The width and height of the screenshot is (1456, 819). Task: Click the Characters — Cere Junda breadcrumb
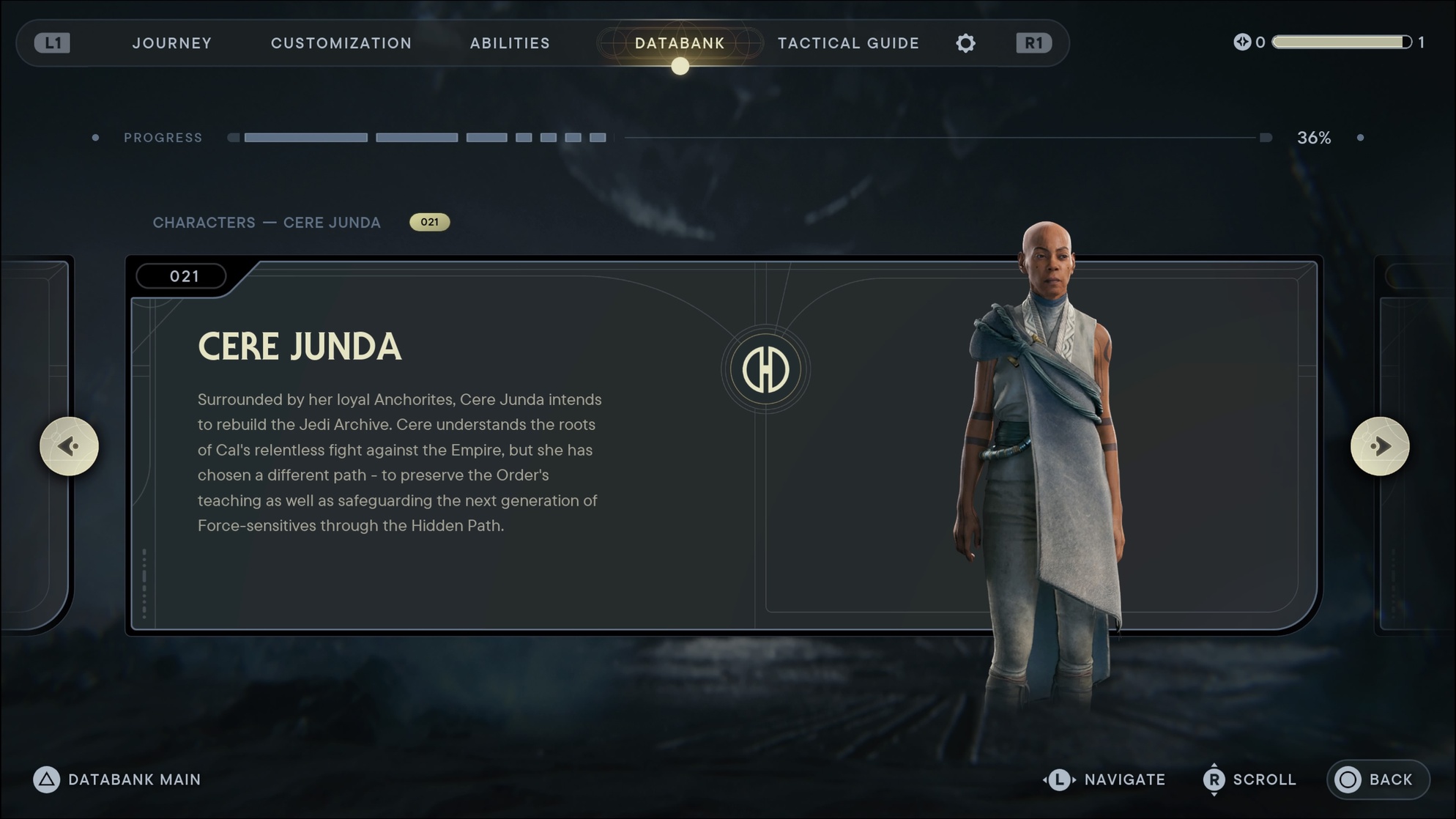pos(267,223)
